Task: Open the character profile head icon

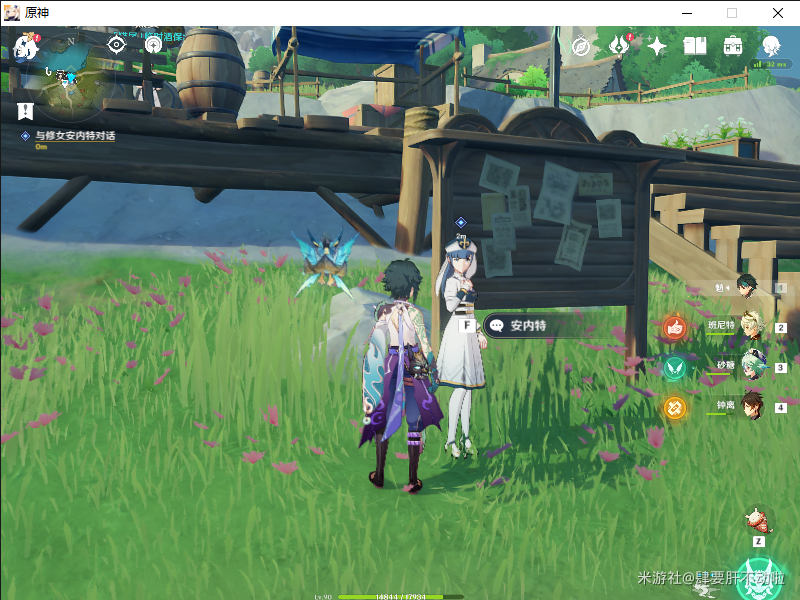Action: [x=771, y=46]
